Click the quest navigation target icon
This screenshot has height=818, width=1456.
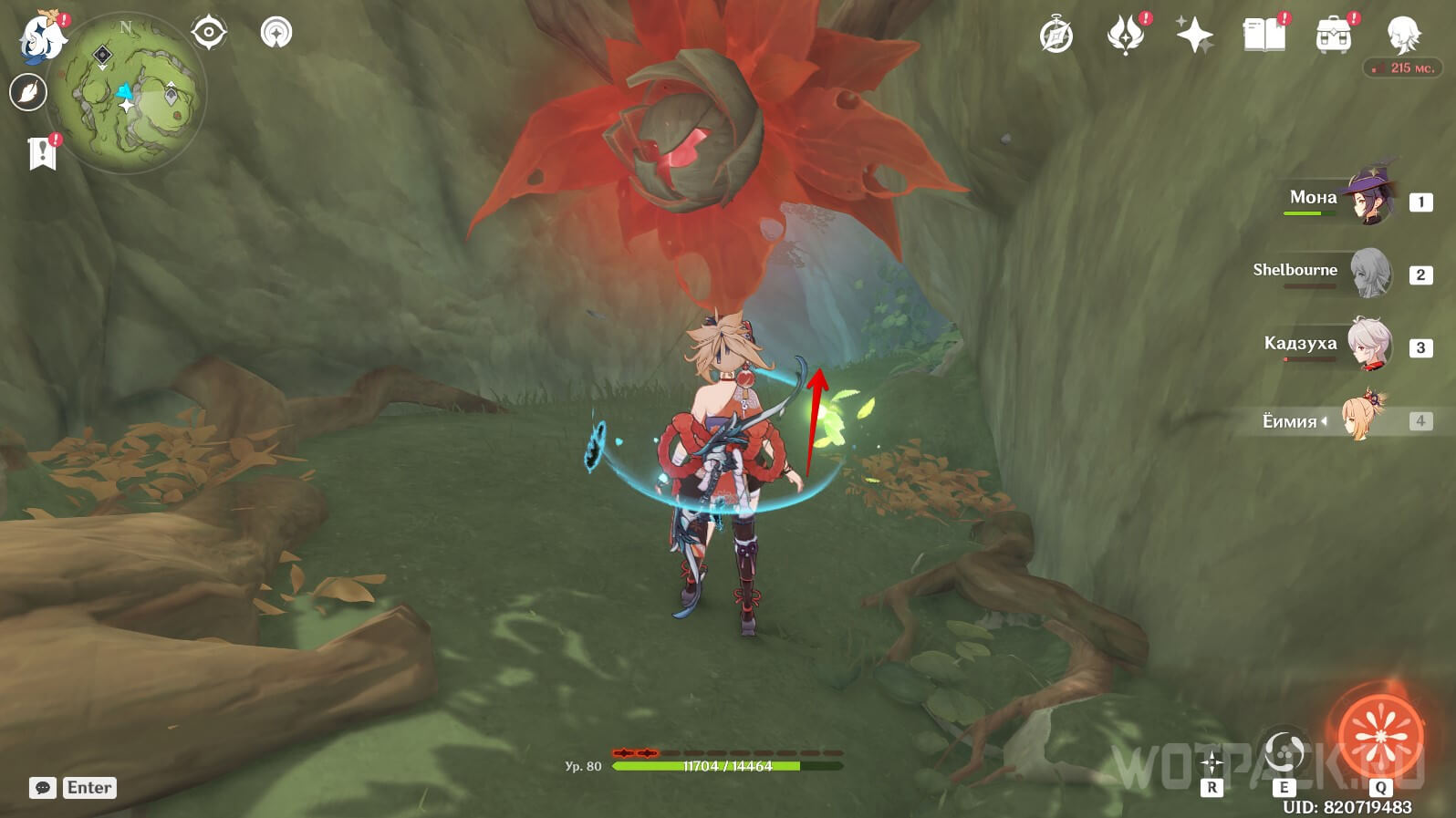point(209,33)
